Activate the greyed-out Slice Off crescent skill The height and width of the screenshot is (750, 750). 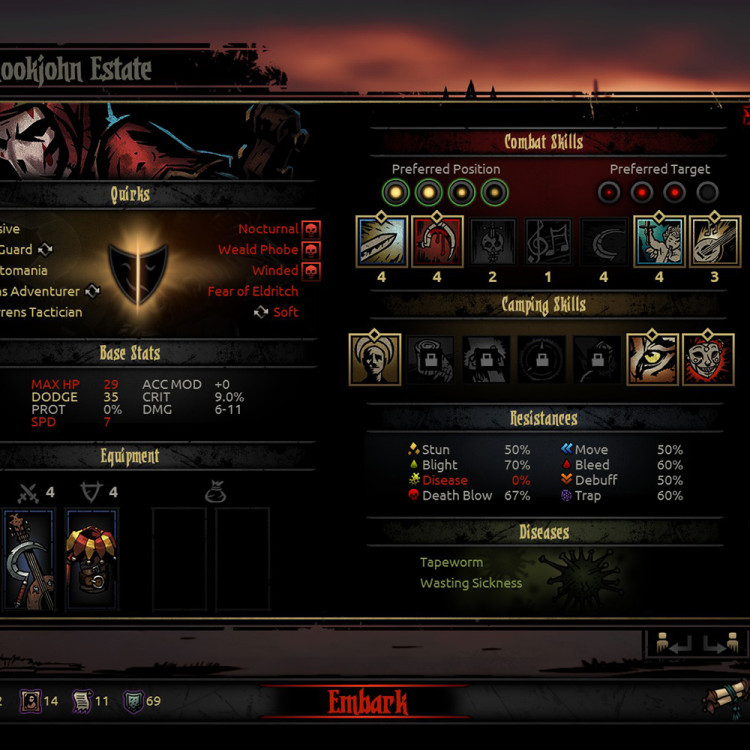604,242
